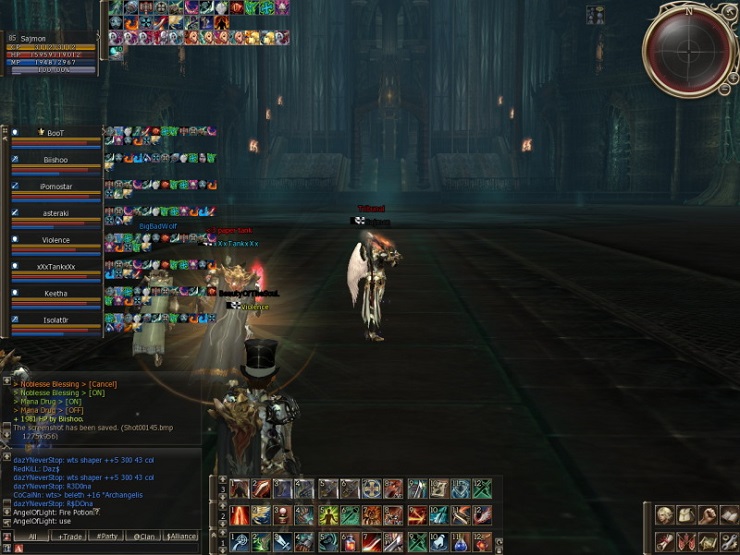Target party member iPornostar

(55, 186)
